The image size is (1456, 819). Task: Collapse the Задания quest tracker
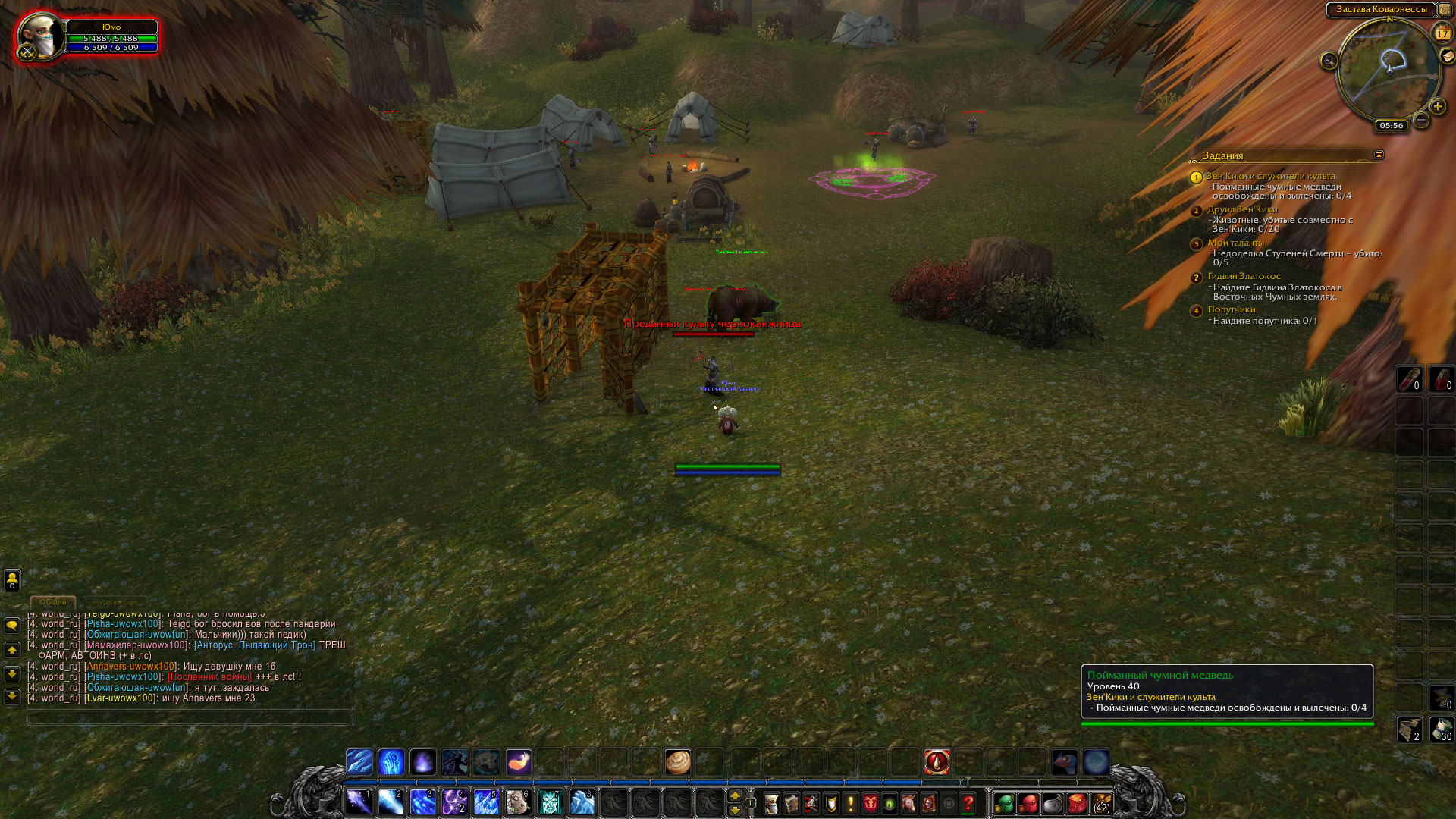(x=1379, y=155)
